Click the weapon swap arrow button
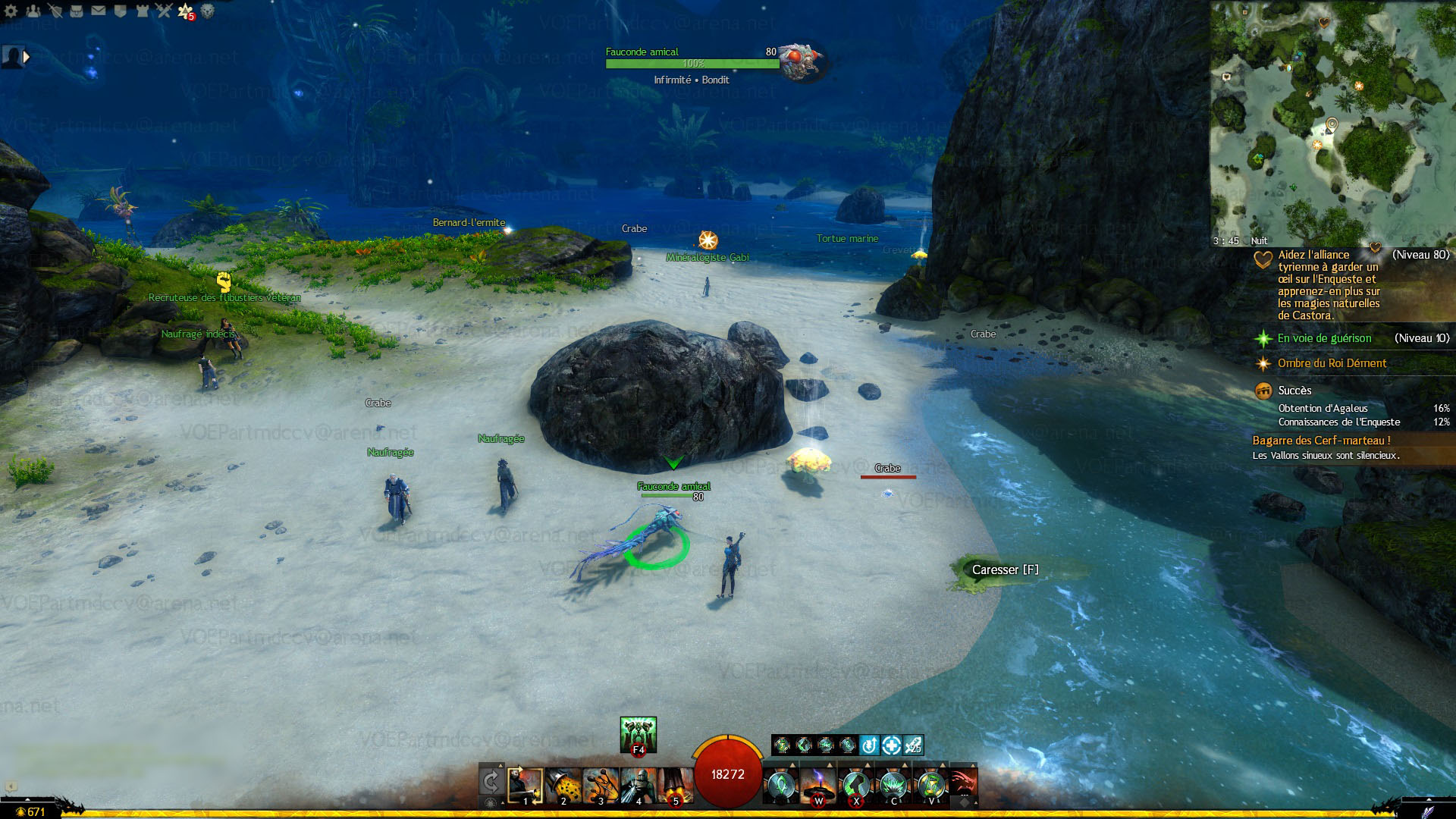 [491, 781]
